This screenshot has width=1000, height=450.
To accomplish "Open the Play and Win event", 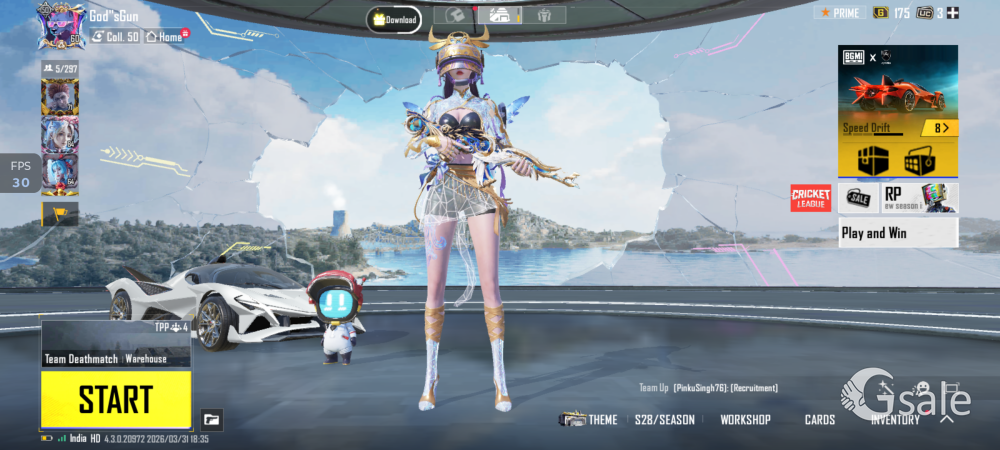I will (897, 233).
